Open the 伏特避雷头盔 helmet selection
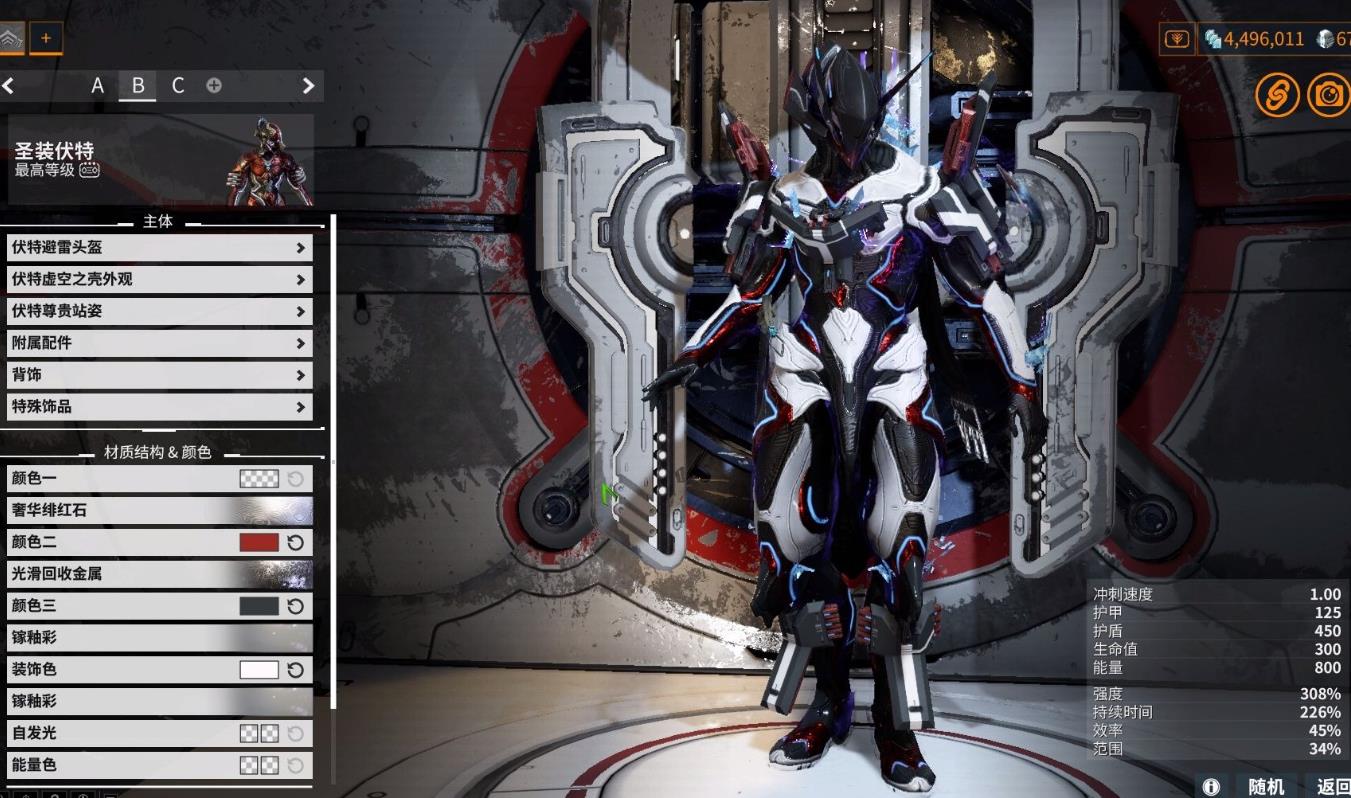Screen dimensions: 1351x798 (159, 247)
